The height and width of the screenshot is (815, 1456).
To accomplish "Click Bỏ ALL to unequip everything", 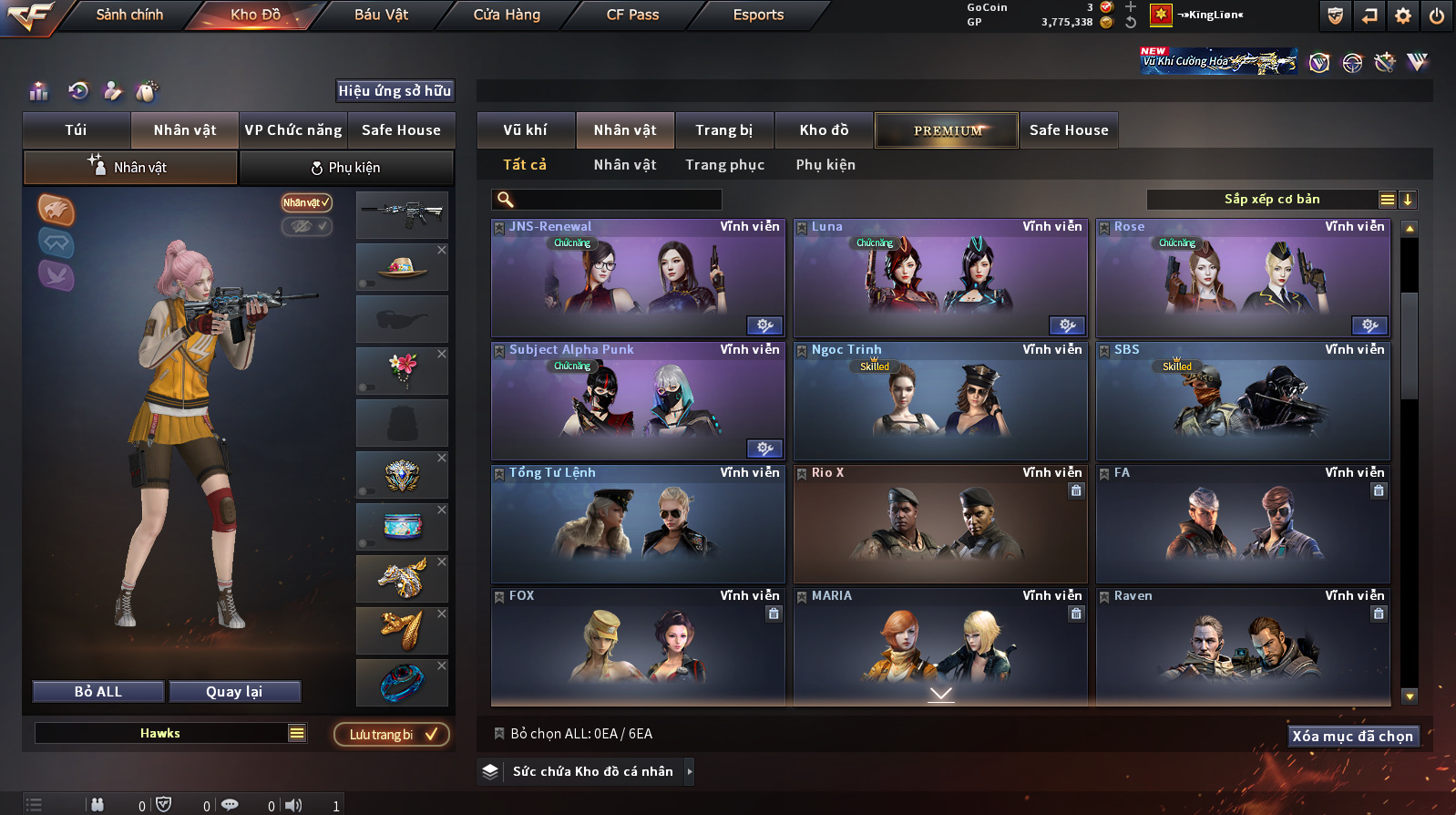I will coord(98,692).
